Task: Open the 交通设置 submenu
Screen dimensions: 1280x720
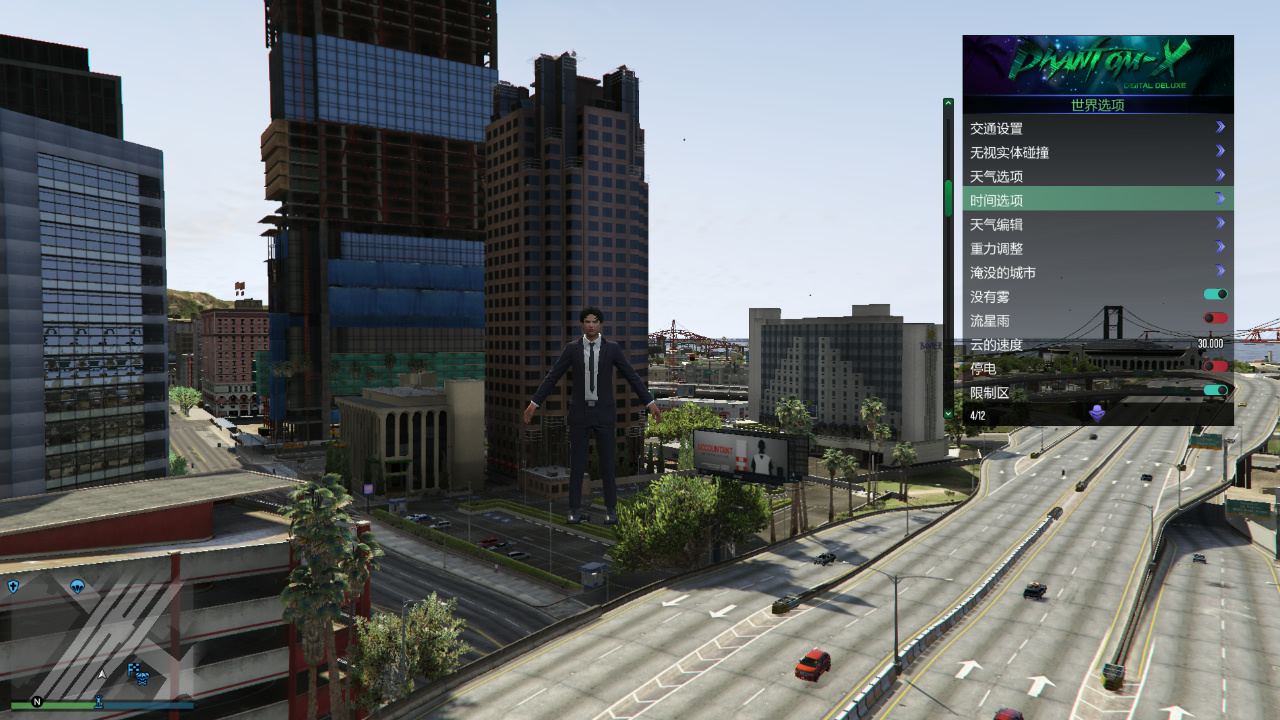Action: pos(1097,128)
